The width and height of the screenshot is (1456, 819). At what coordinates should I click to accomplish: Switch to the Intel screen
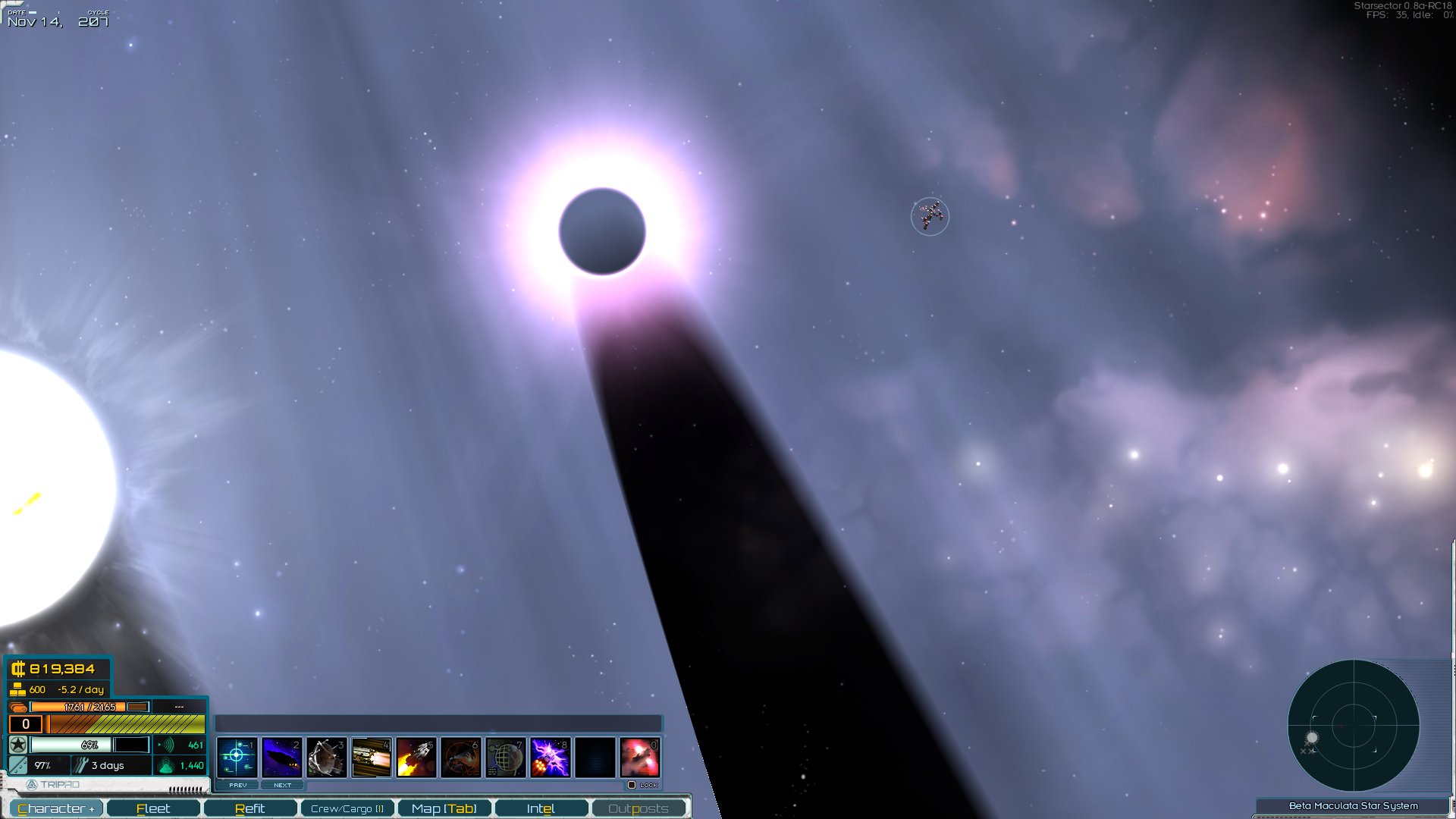click(541, 808)
